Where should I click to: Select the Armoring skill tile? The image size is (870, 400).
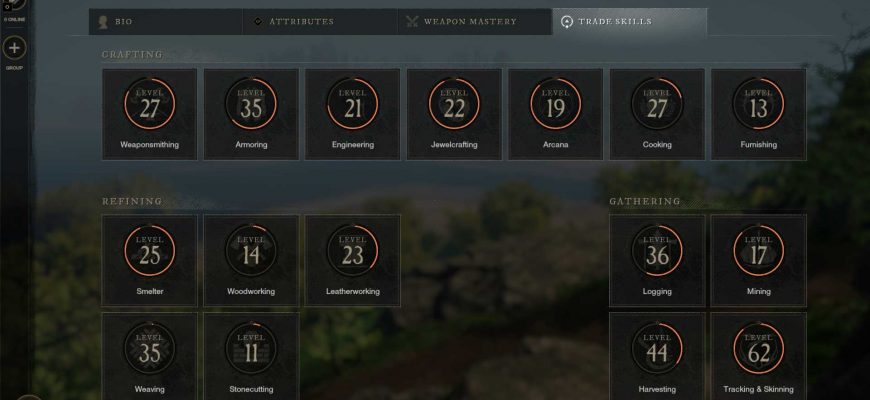pyautogui.click(x=251, y=113)
